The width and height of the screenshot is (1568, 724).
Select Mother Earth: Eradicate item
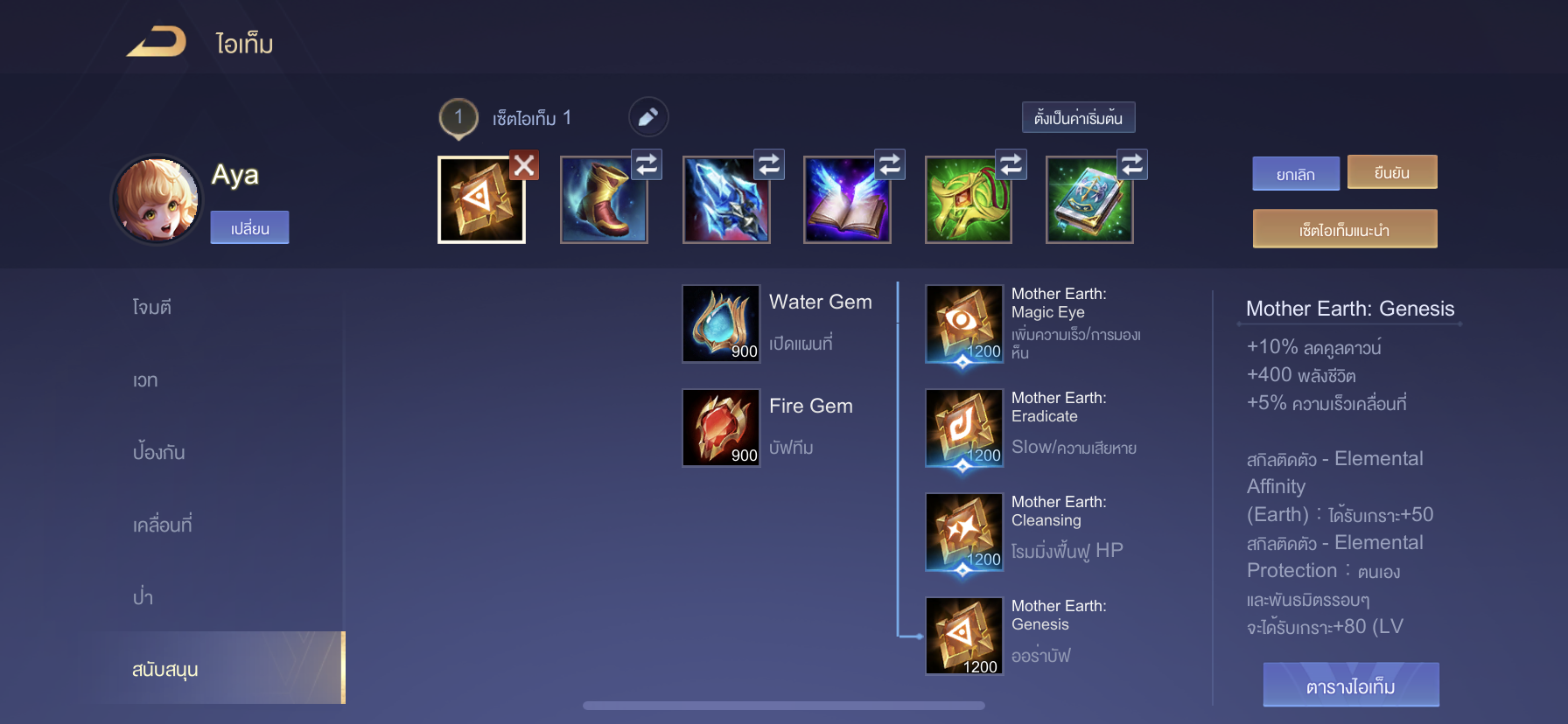pyautogui.click(x=962, y=428)
